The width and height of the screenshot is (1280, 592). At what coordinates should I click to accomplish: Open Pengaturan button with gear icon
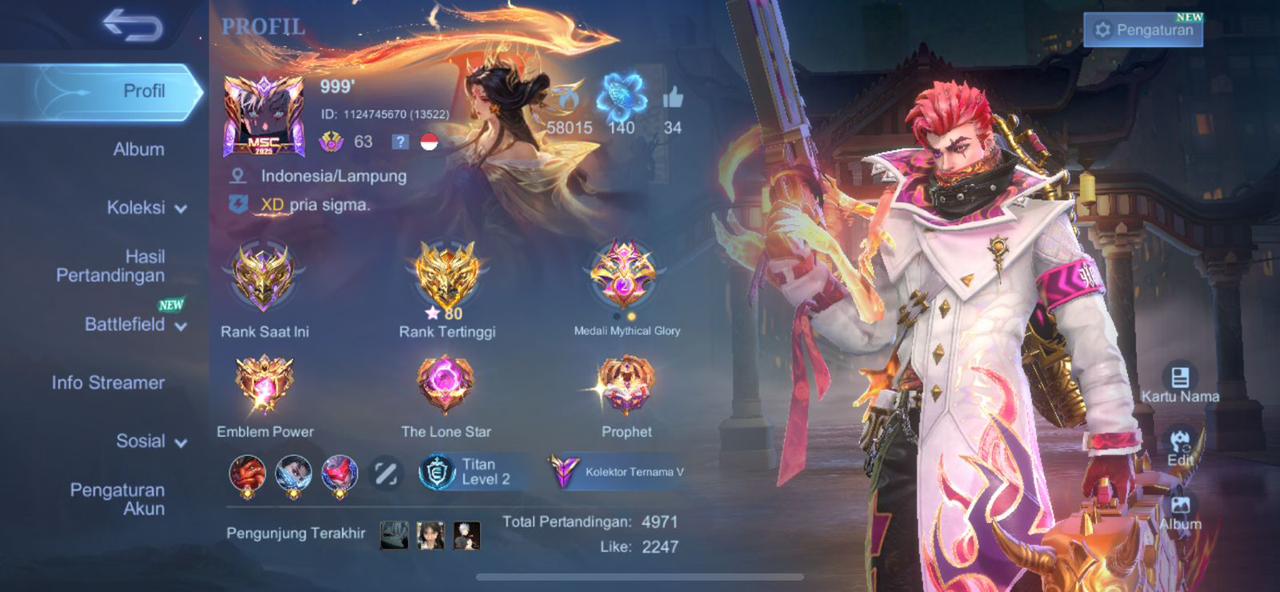(1143, 30)
